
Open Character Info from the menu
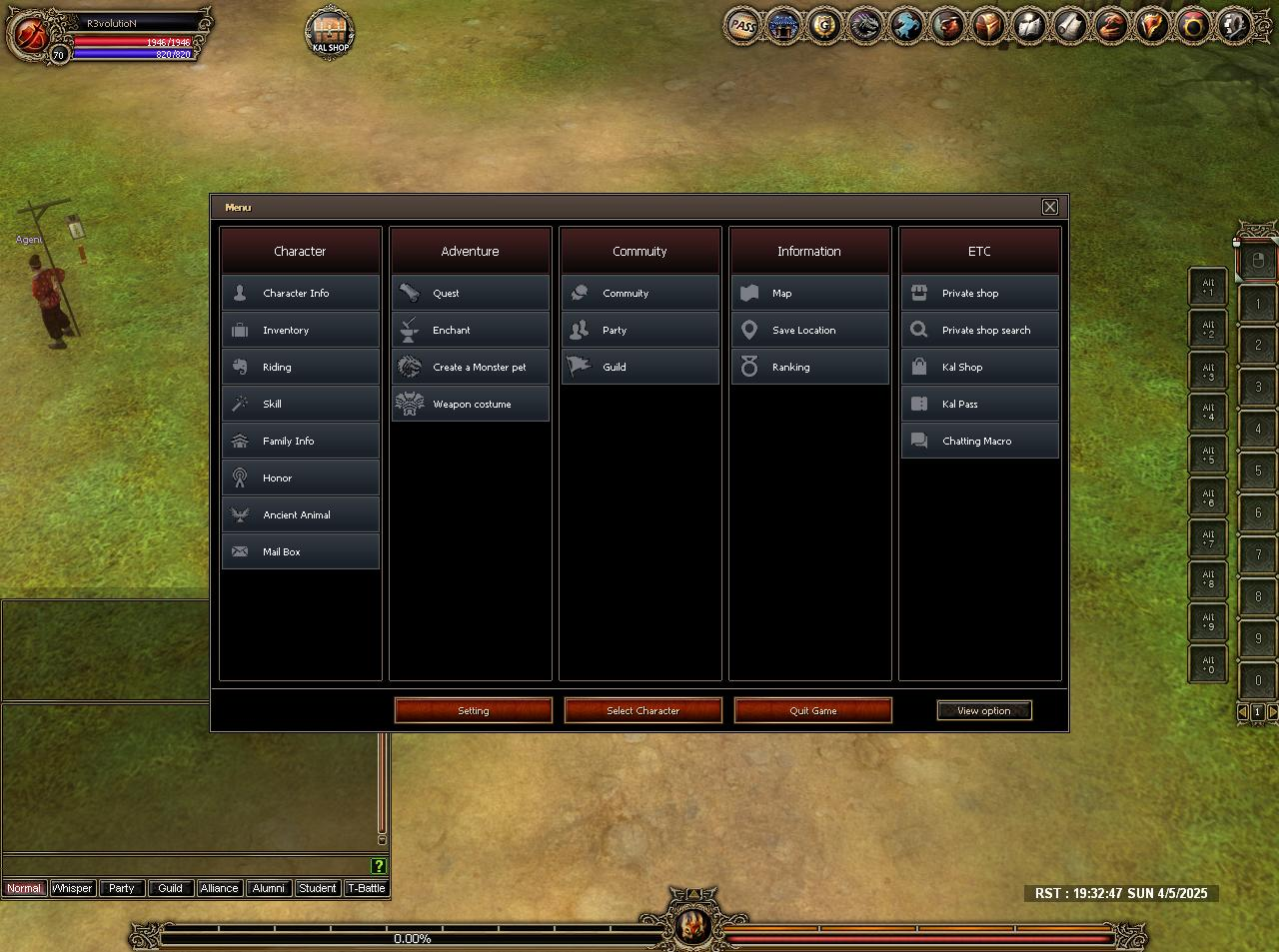pyautogui.click(x=300, y=293)
